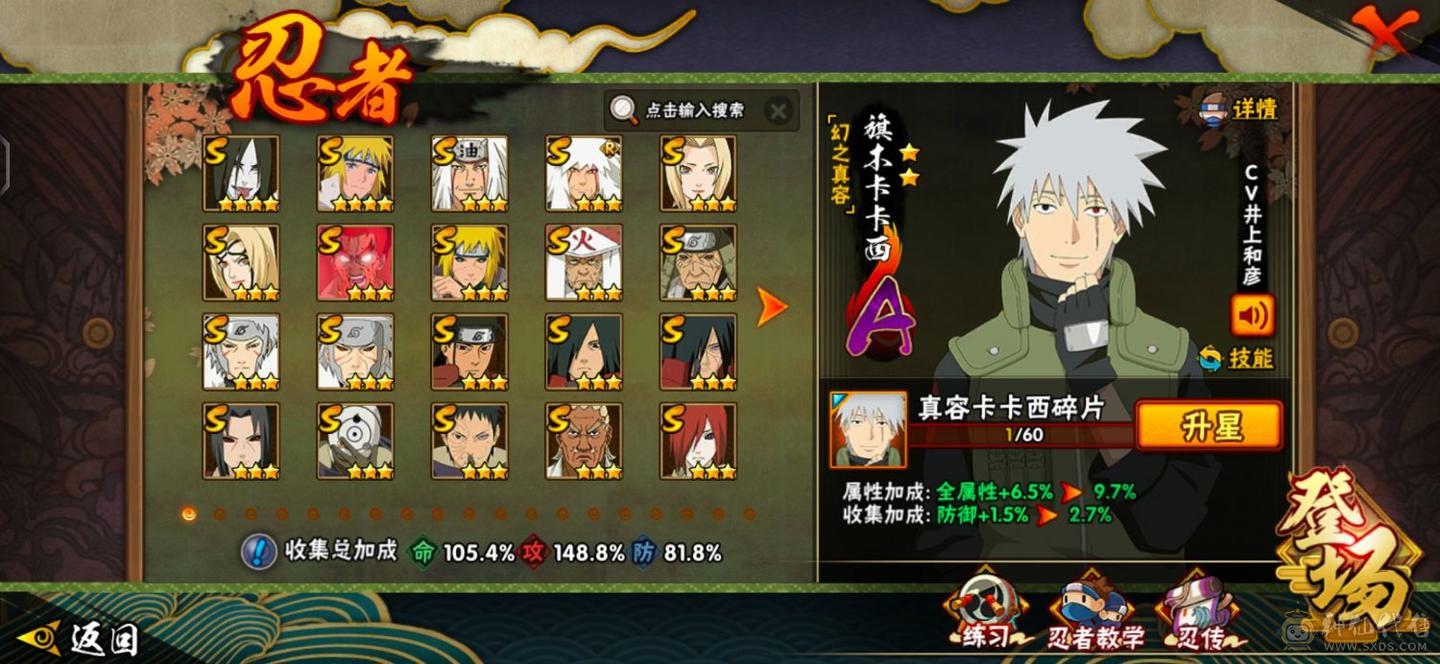The width and height of the screenshot is (1440, 664).
Task: Open 忍者教学 ninja tutorial
Action: [x=1095, y=612]
